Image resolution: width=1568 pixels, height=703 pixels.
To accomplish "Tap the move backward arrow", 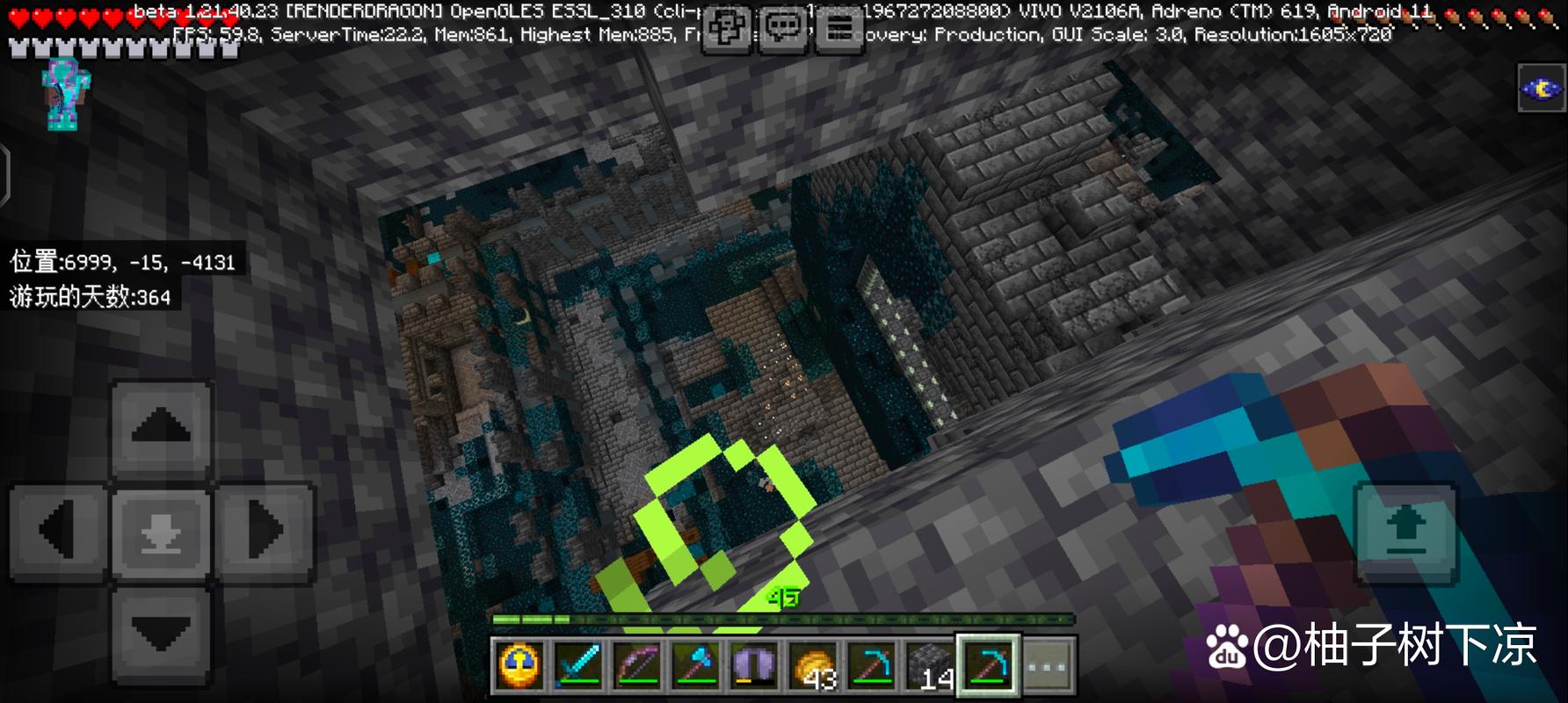I will point(161,633).
